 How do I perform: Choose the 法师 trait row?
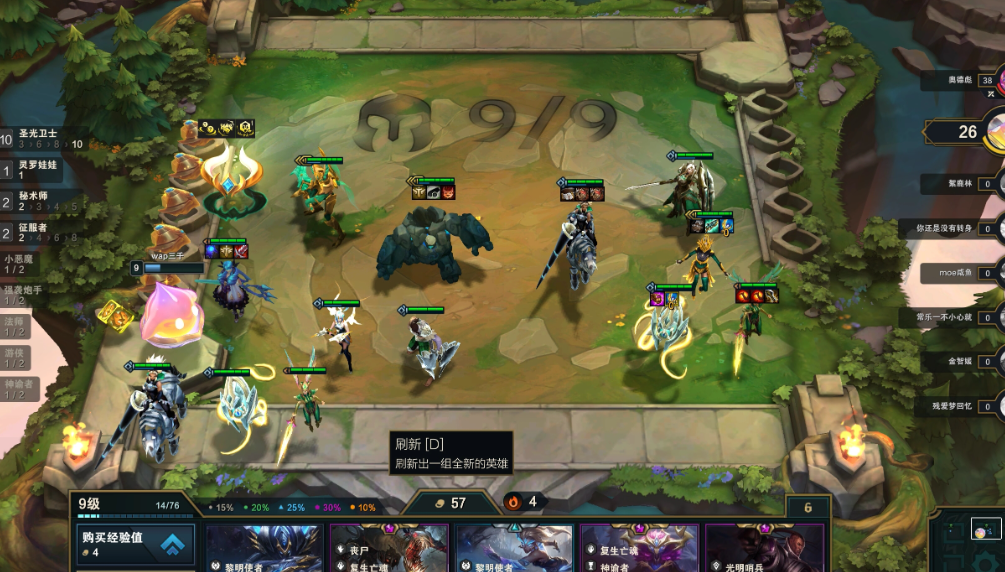coord(16,326)
